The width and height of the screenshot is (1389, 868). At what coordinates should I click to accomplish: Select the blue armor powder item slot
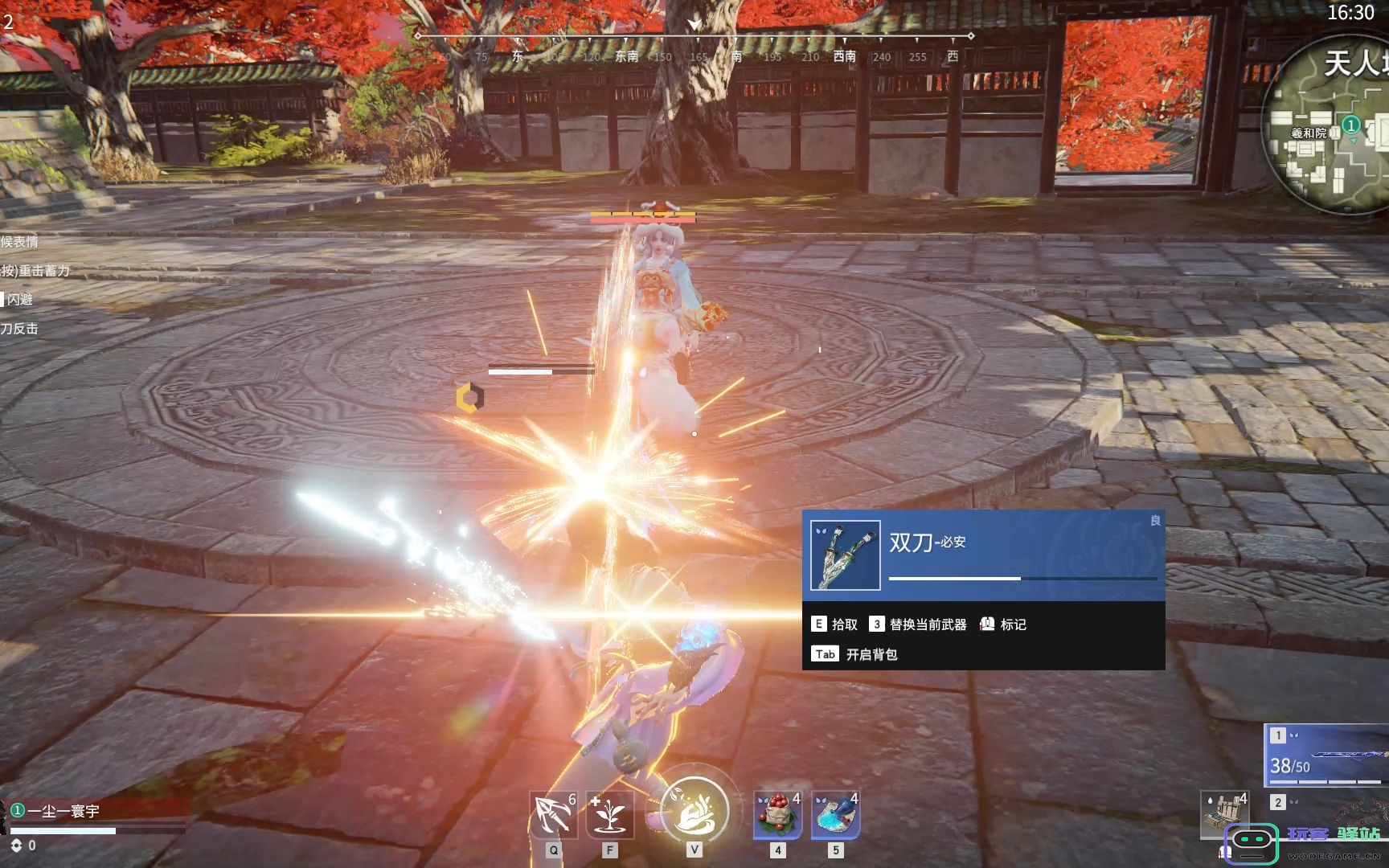pos(835,815)
